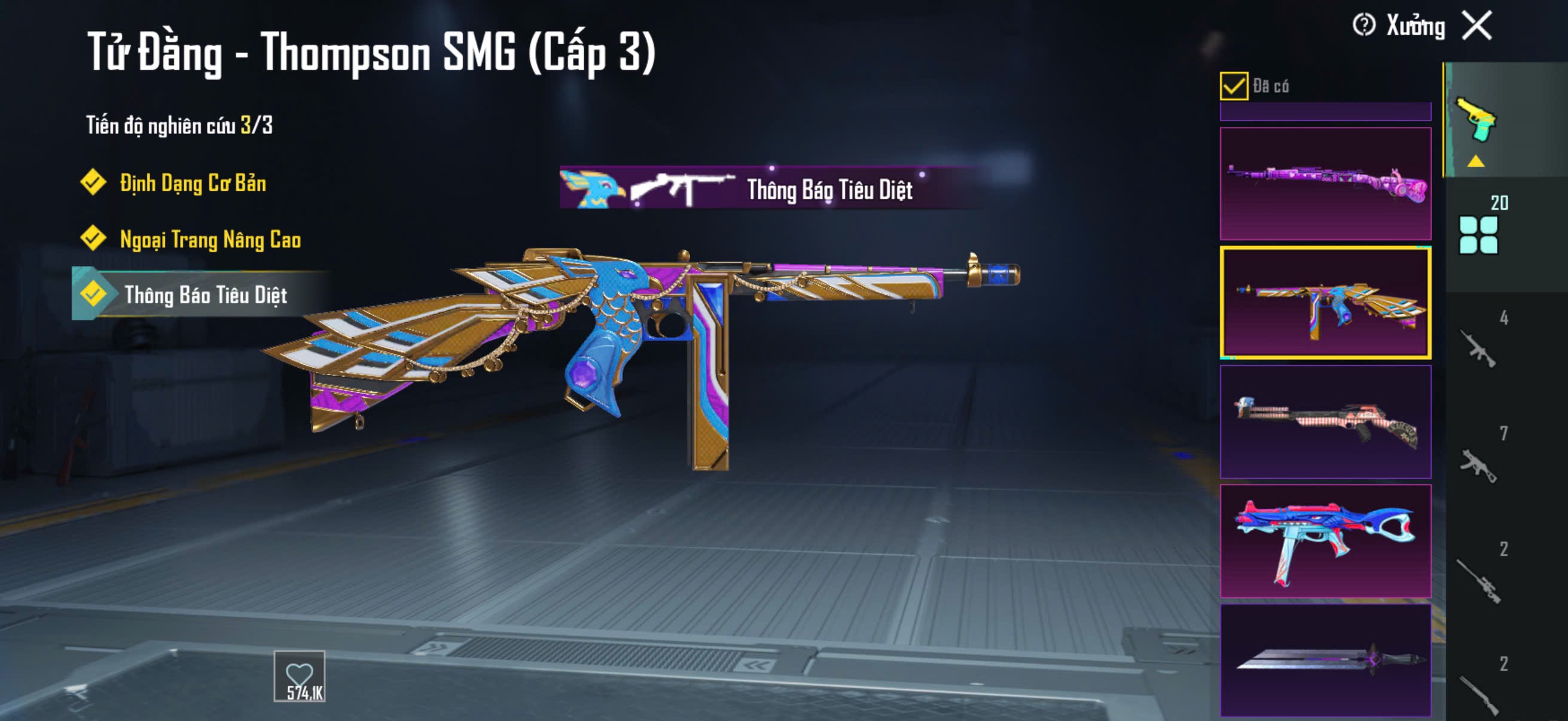Switch to the yellow pistol category tab

[x=1476, y=120]
